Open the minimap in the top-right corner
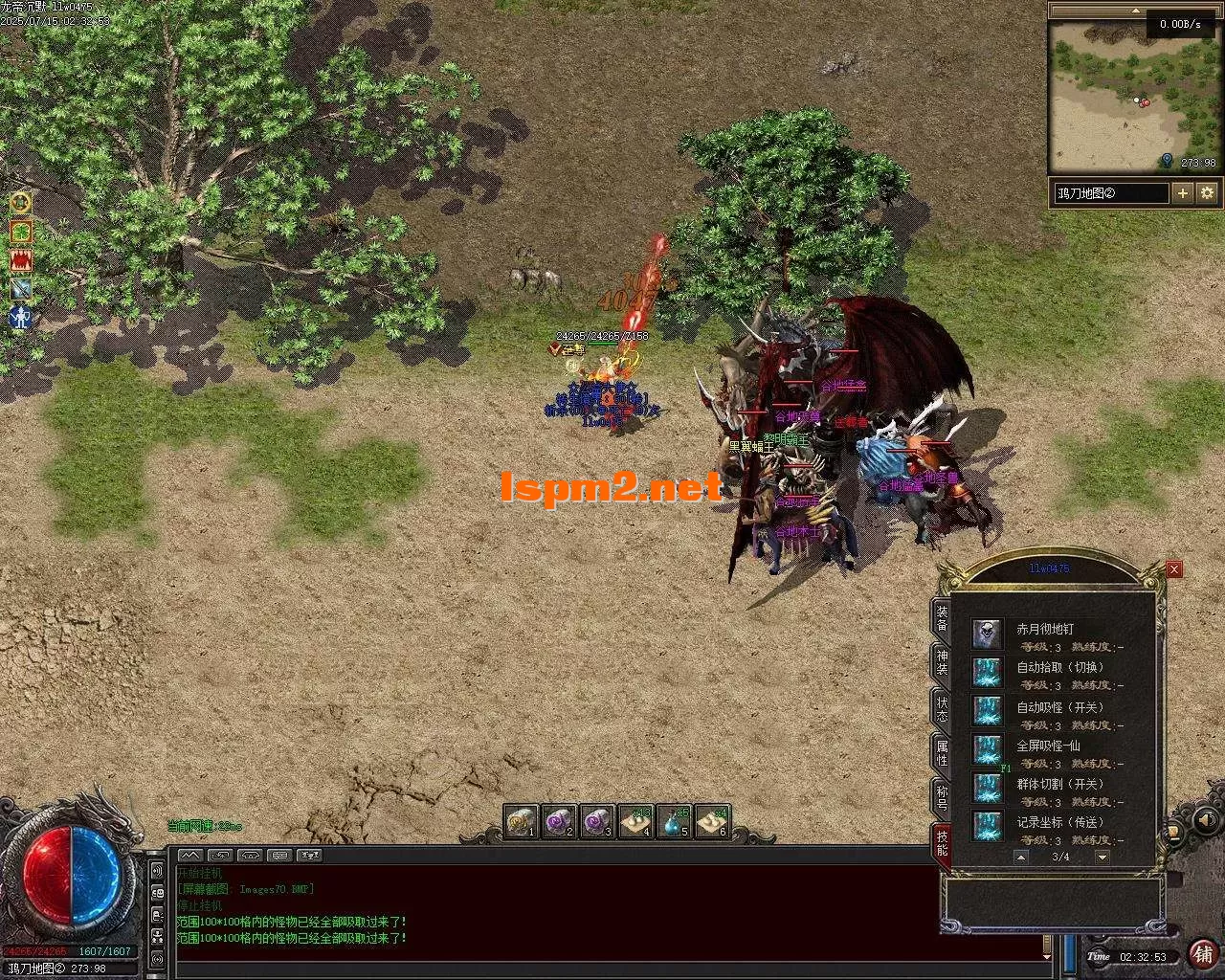 (1134, 96)
